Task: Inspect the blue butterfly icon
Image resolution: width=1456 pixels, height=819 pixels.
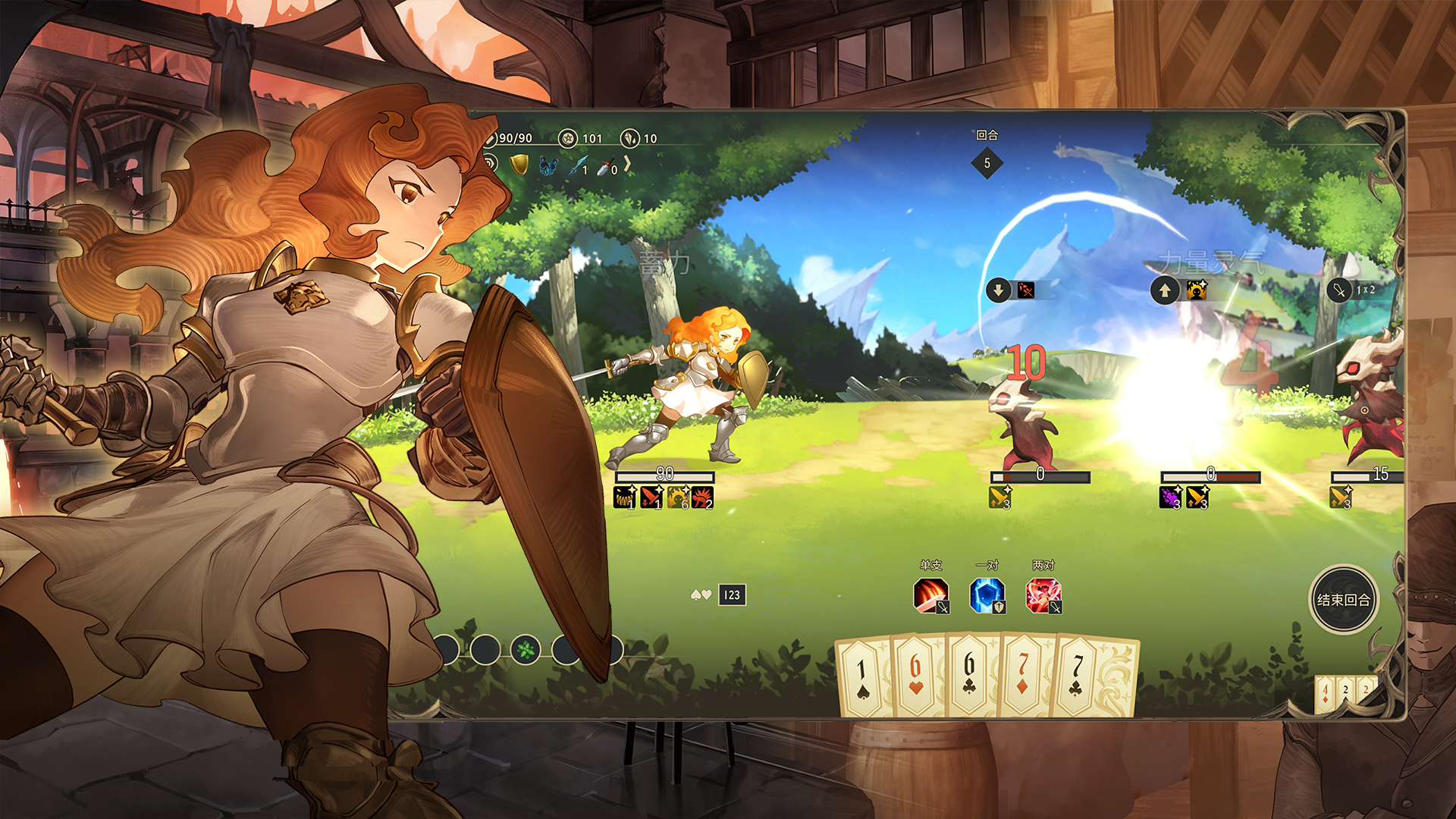Action: (x=548, y=165)
